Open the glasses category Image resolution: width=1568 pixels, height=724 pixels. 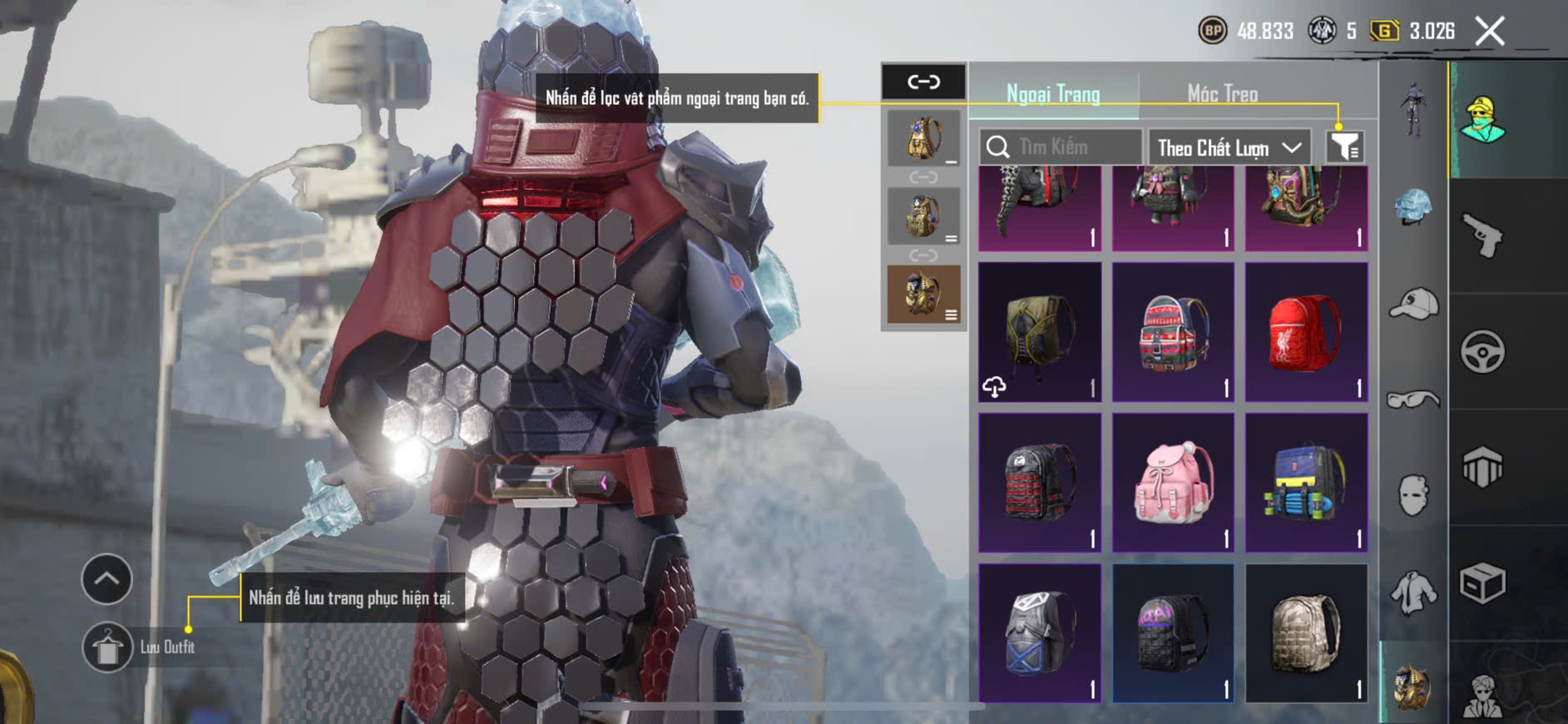1413,400
